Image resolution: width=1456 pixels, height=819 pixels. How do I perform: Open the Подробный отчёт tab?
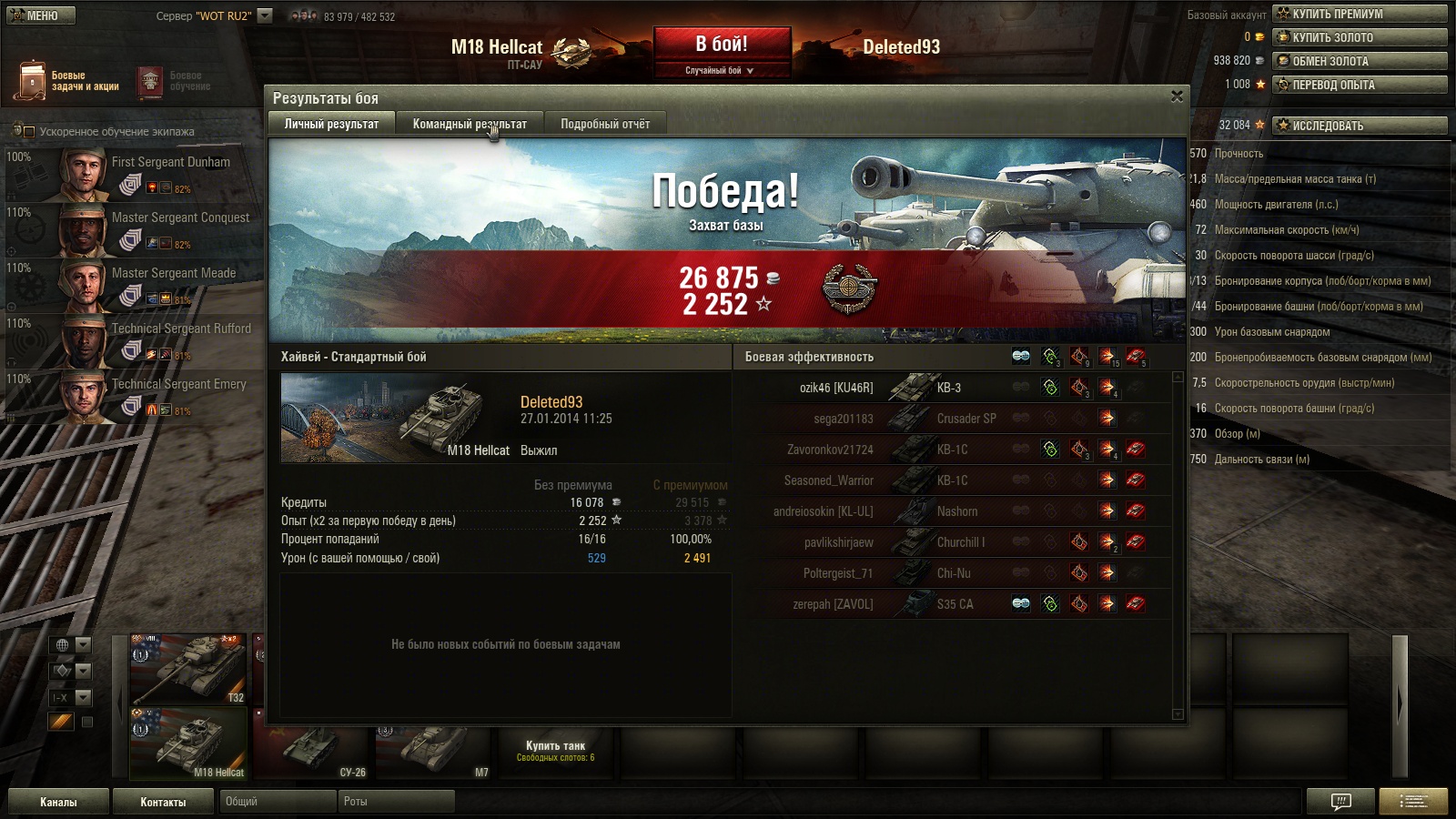(605, 124)
